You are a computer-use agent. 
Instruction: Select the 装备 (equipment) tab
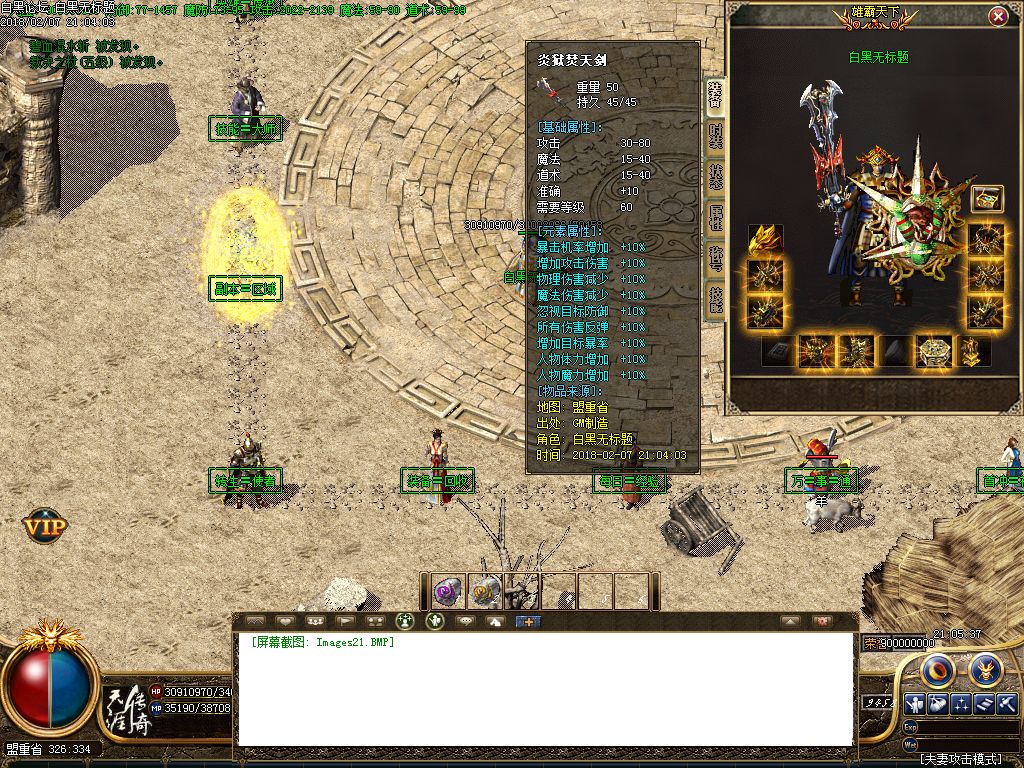(x=716, y=96)
